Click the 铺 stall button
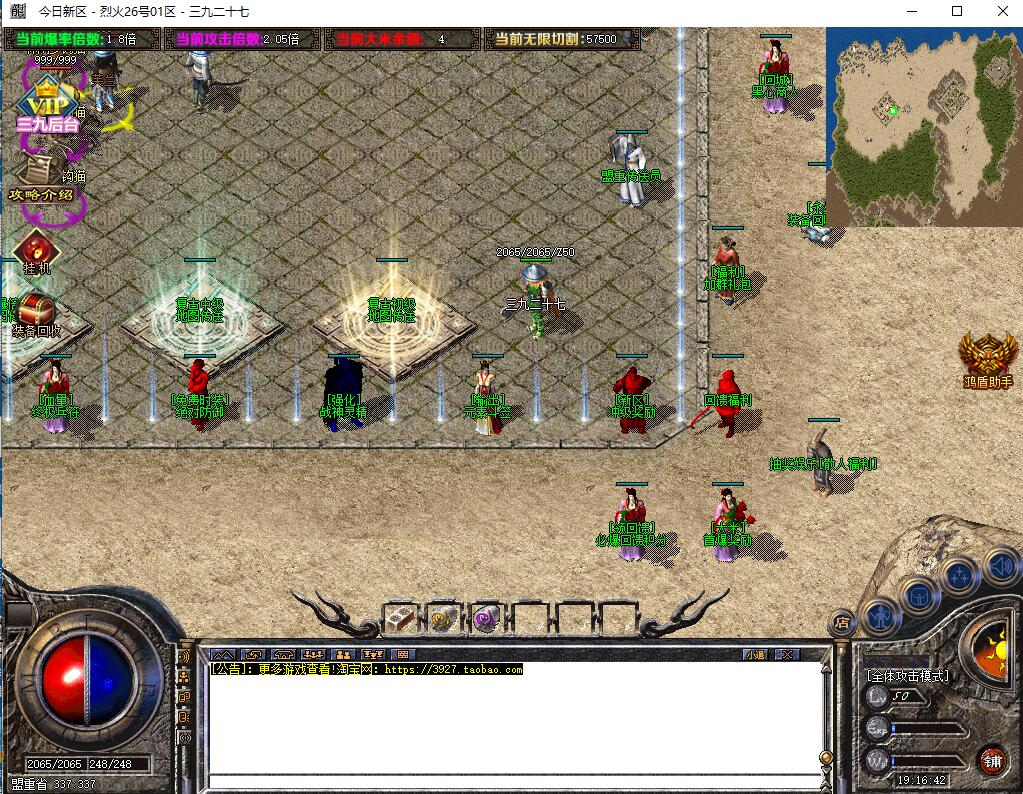Image resolution: width=1023 pixels, height=794 pixels. 991,760
